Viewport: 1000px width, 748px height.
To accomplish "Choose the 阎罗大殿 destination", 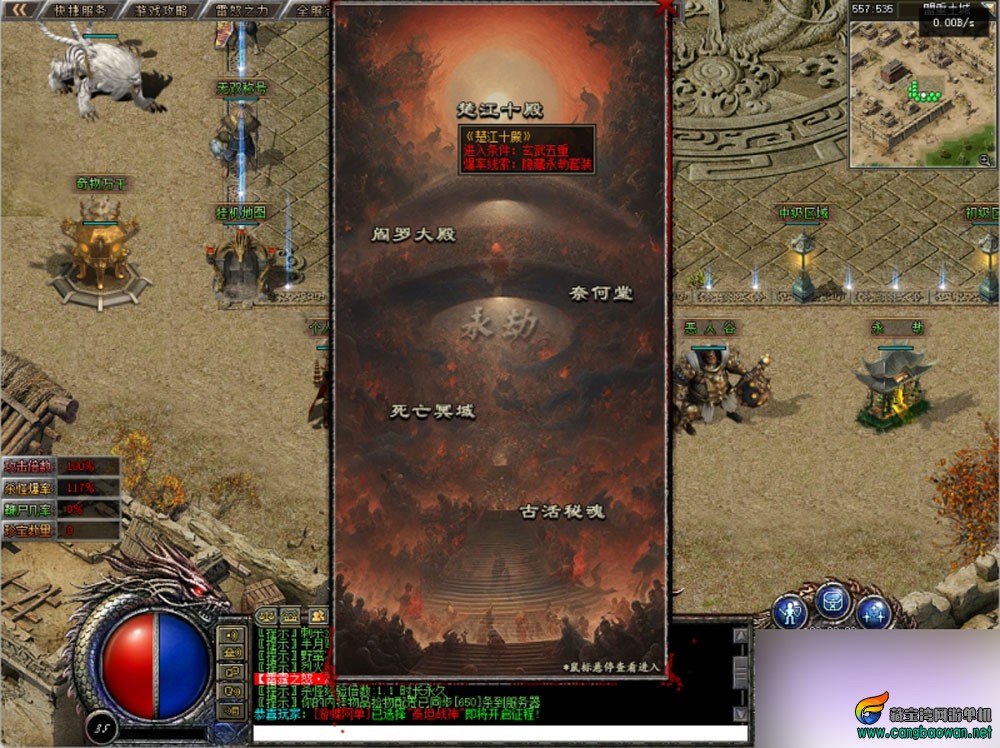I will pyautogui.click(x=413, y=235).
